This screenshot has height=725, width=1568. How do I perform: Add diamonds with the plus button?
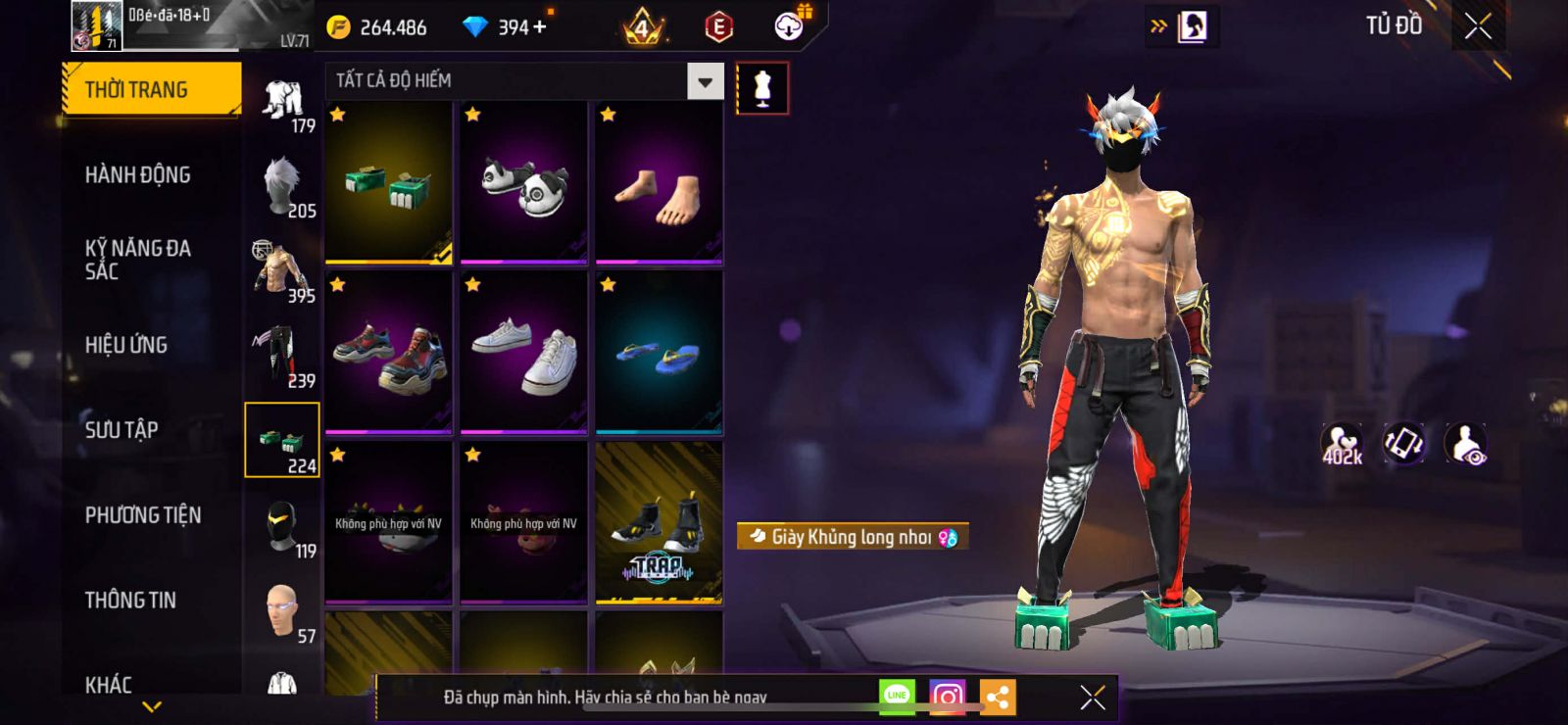pyautogui.click(x=540, y=27)
